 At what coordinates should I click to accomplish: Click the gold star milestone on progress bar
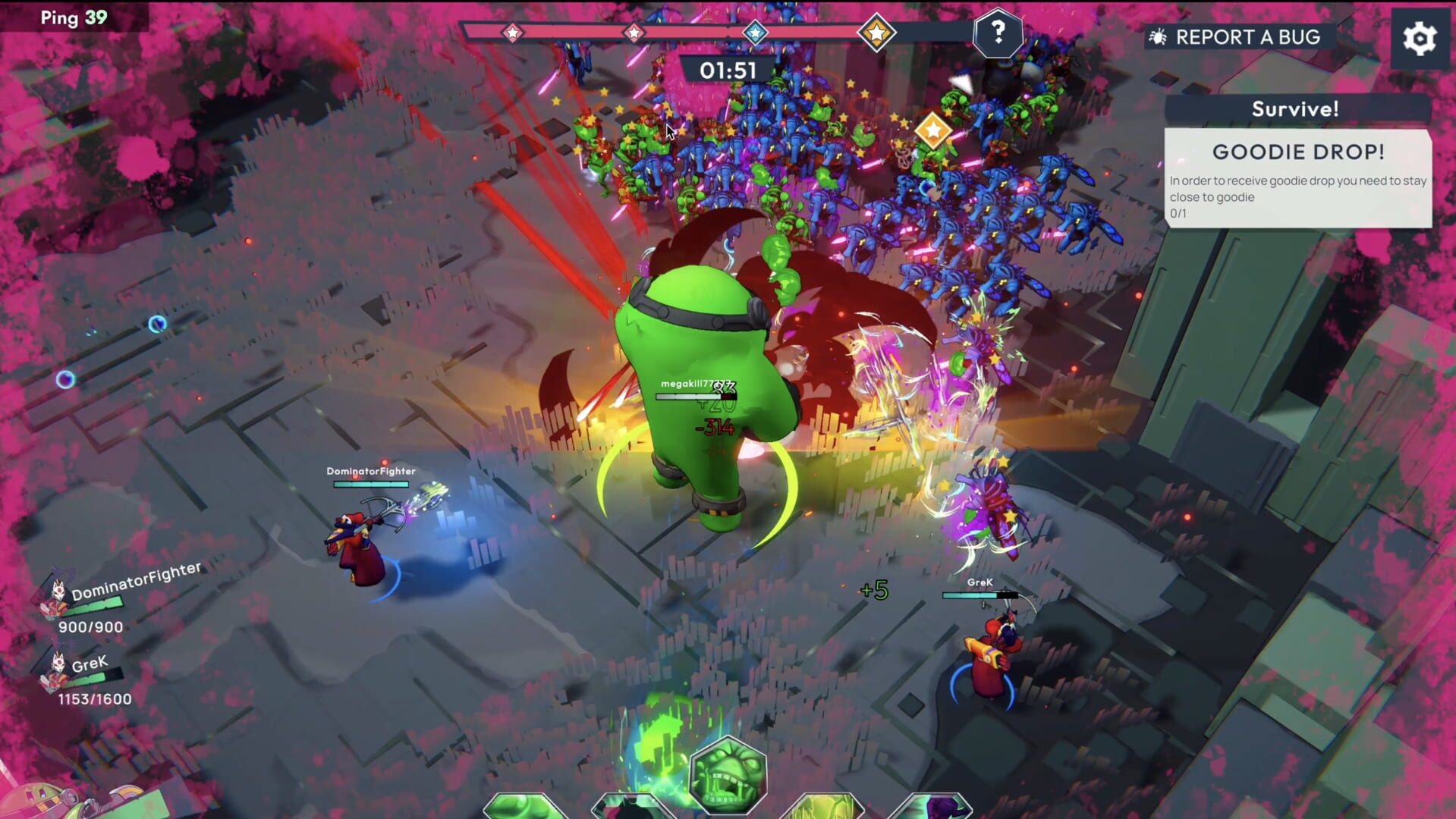click(877, 32)
